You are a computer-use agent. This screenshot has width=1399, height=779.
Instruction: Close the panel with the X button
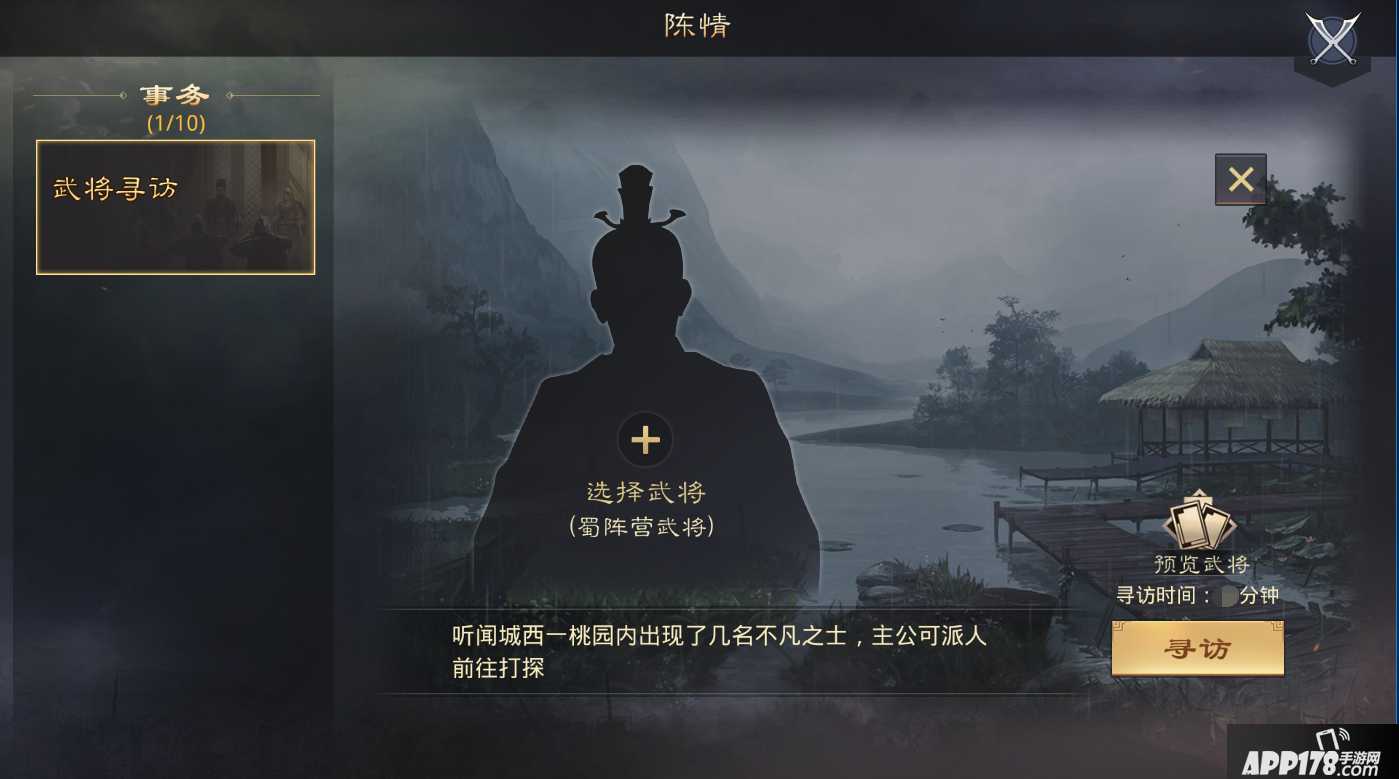click(1240, 181)
